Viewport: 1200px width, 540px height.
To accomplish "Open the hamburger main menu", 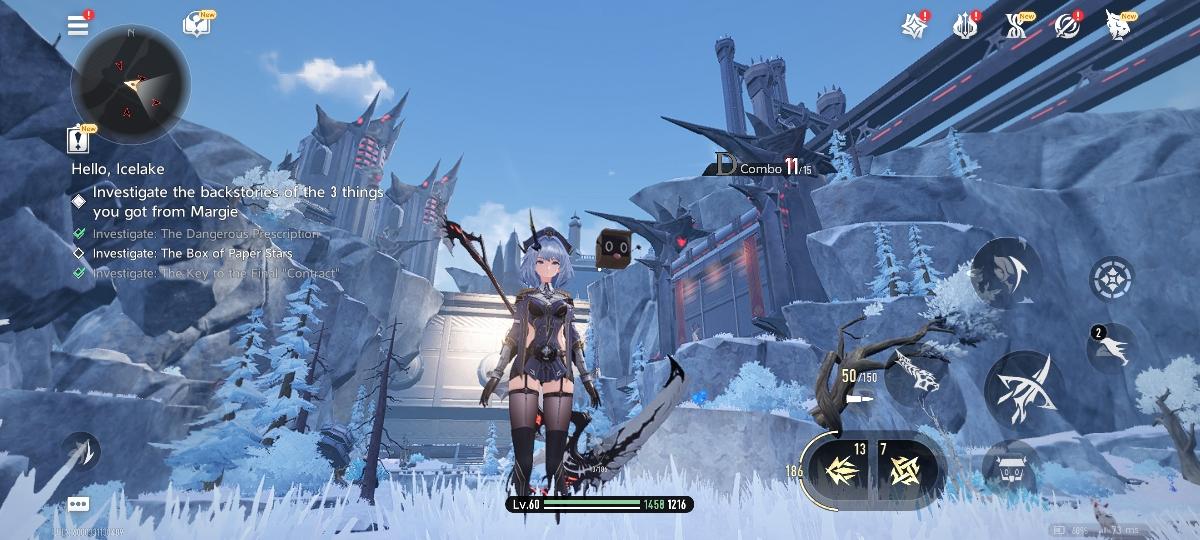I will tap(79, 25).
